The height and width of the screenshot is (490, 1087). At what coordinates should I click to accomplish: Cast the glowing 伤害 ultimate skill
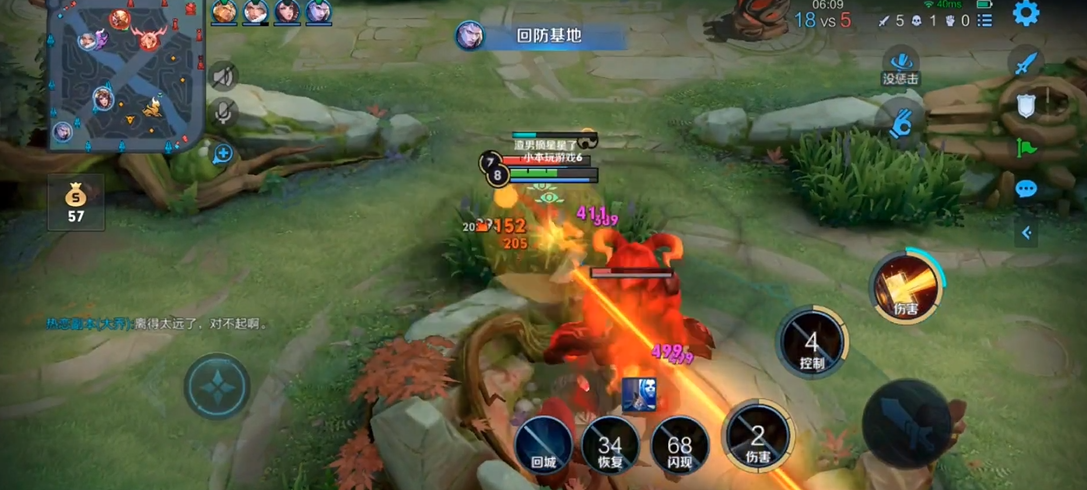click(906, 287)
